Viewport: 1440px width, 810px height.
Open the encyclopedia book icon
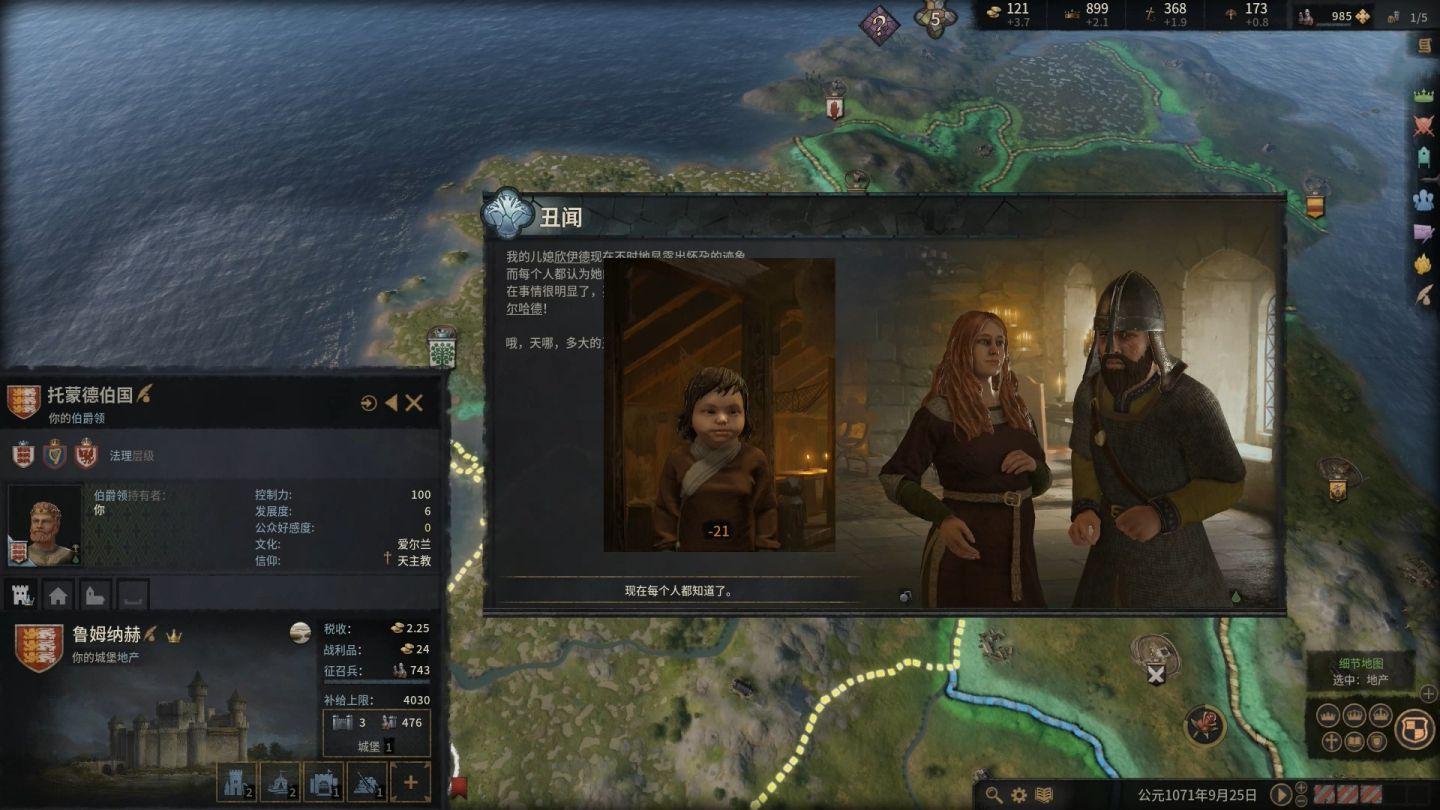pyautogui.click(x=1044, y=795)
